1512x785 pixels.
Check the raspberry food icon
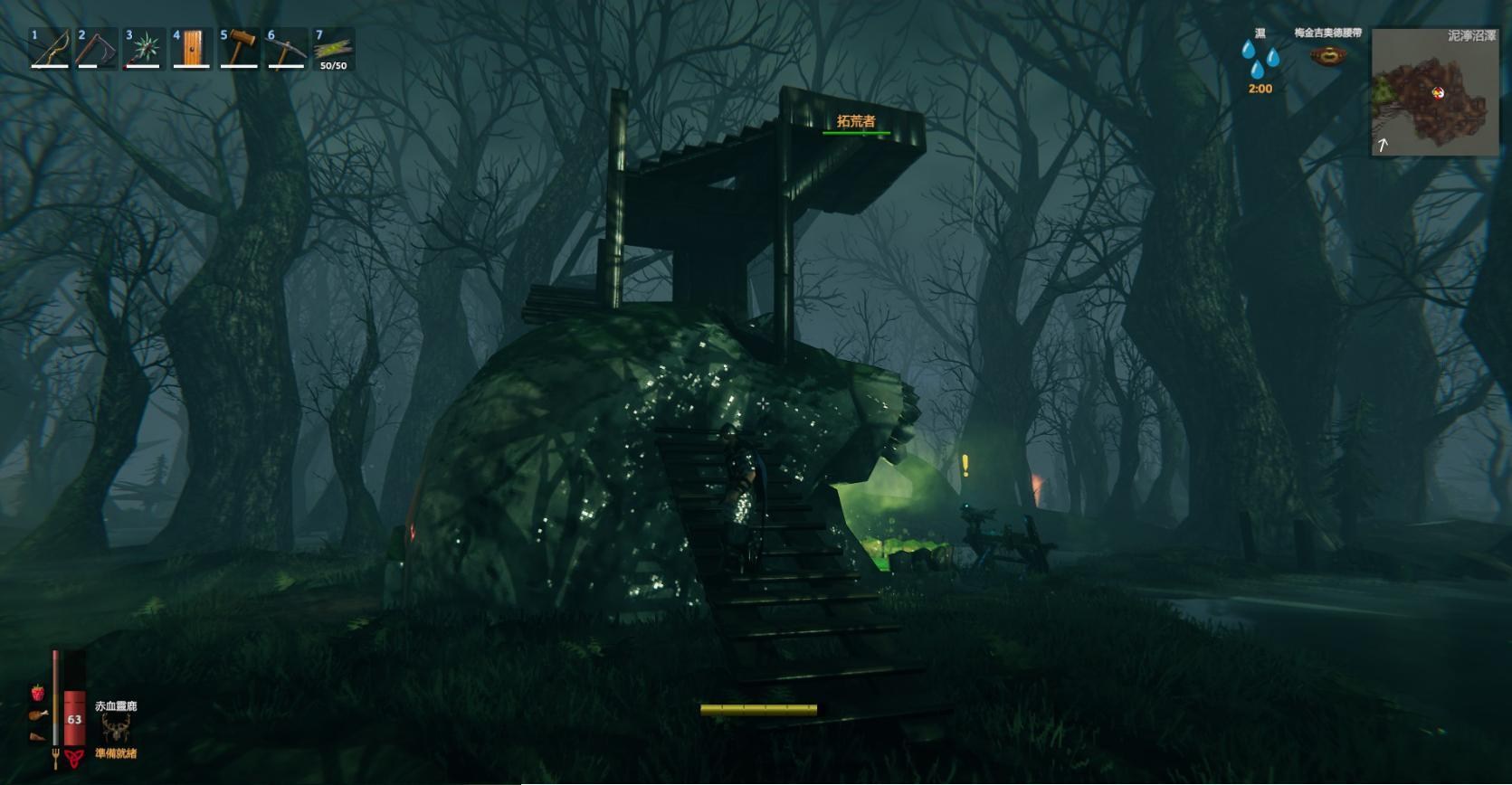coord(37,693)
